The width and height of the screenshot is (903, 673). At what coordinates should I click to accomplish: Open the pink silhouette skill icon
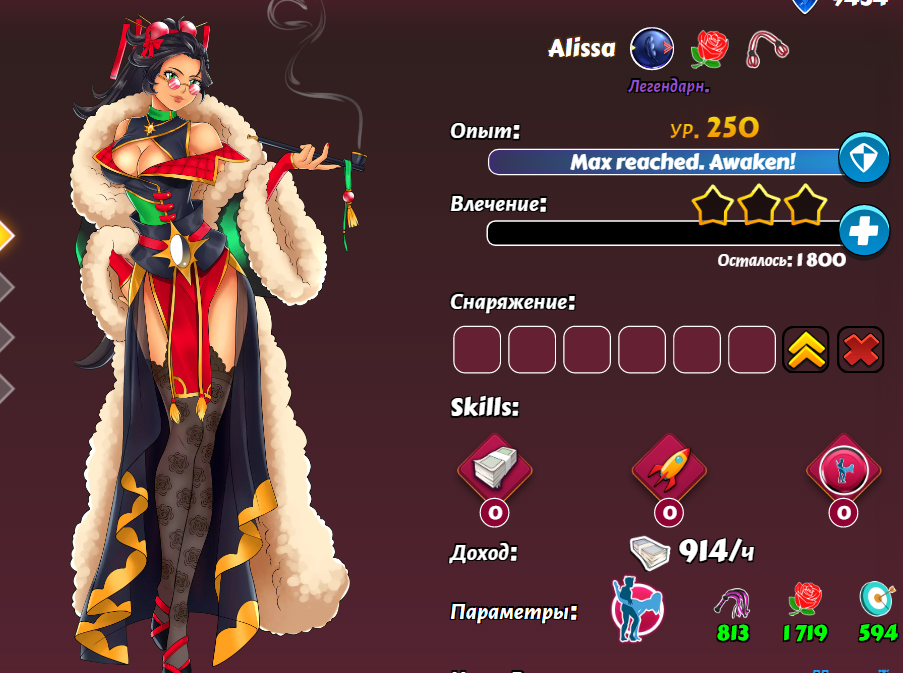point(843,469)
